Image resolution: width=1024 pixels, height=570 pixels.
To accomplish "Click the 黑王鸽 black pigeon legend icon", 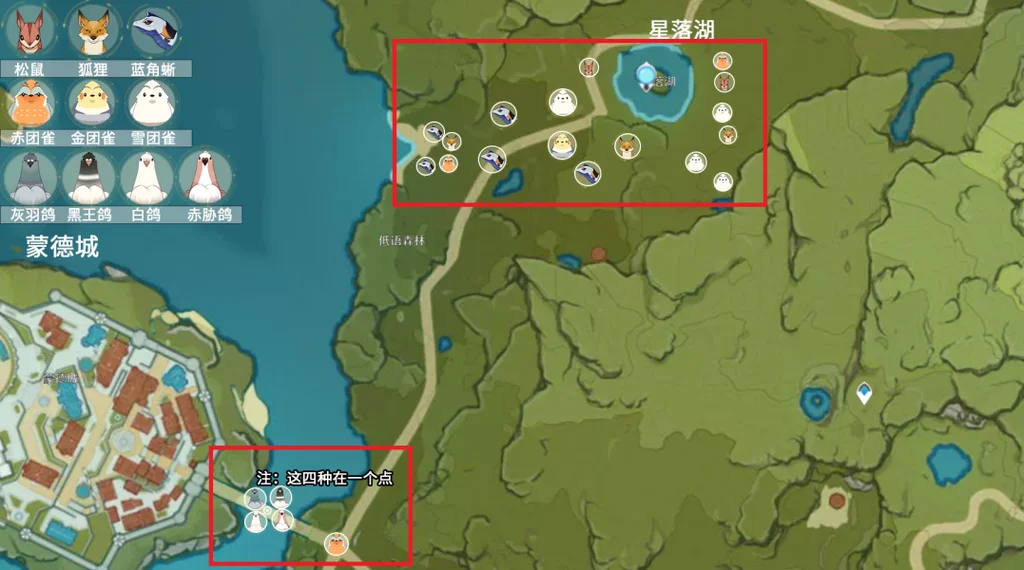I will (90, 177).
